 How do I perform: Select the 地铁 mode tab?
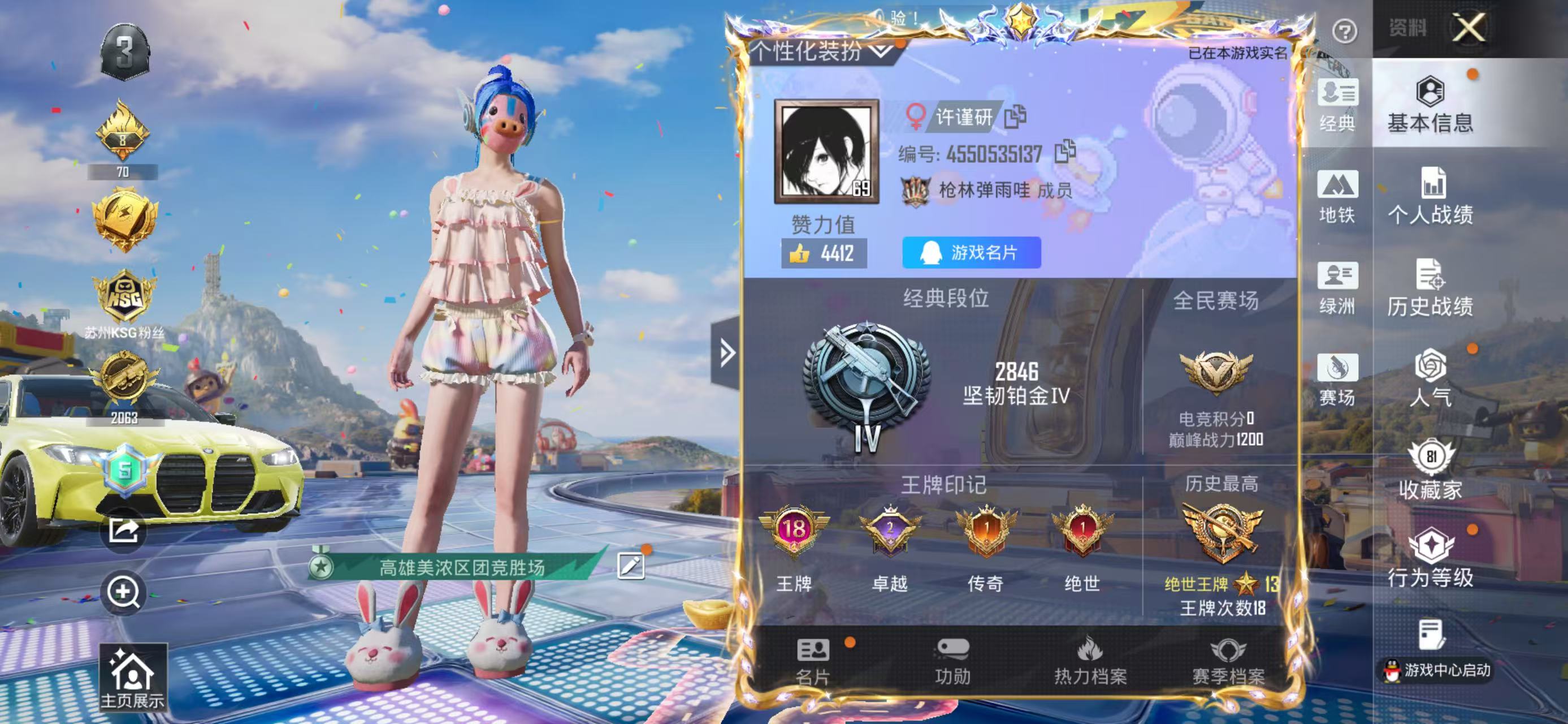click(1337, 197)
